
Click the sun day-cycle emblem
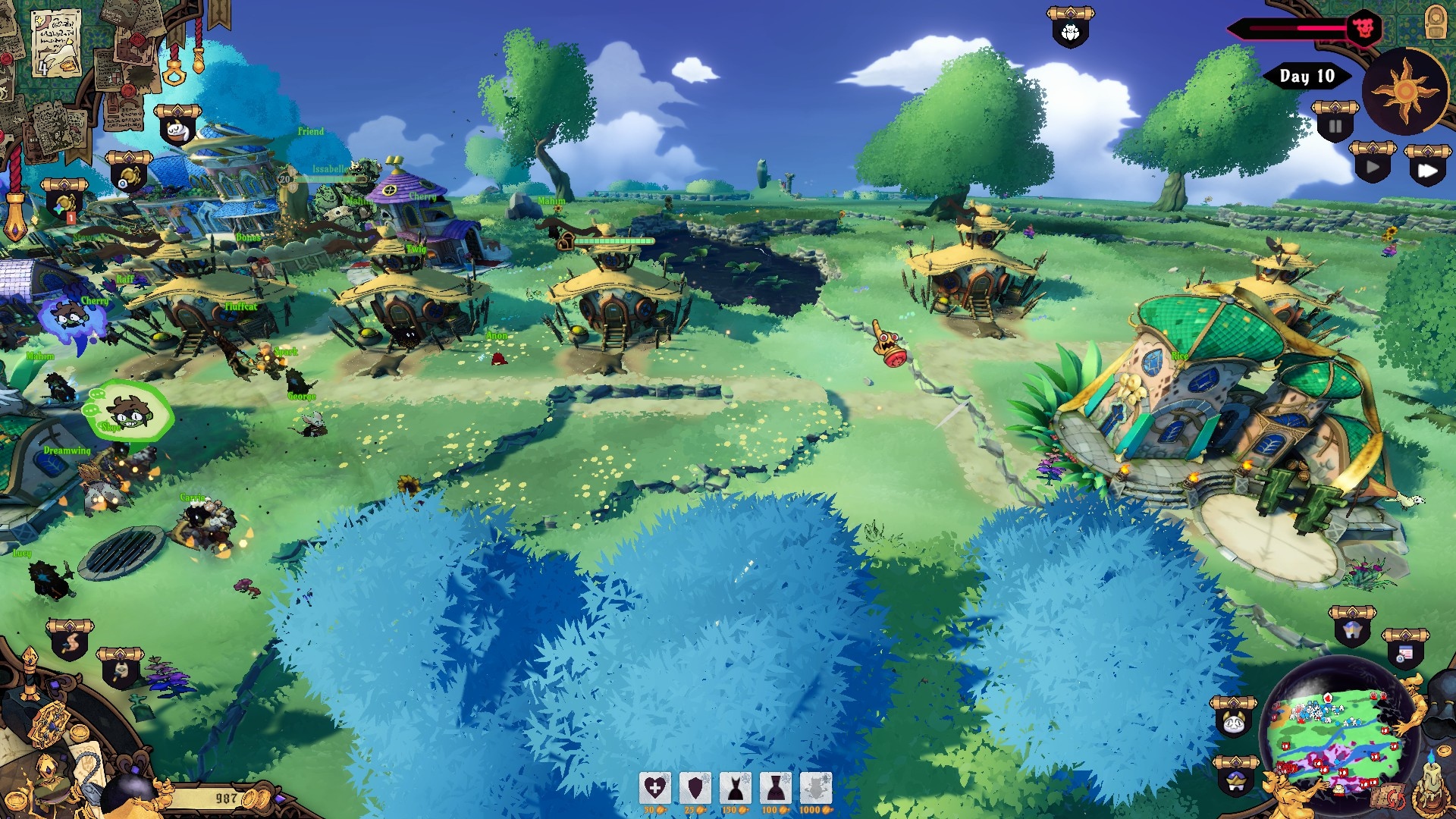point(1405,91)
